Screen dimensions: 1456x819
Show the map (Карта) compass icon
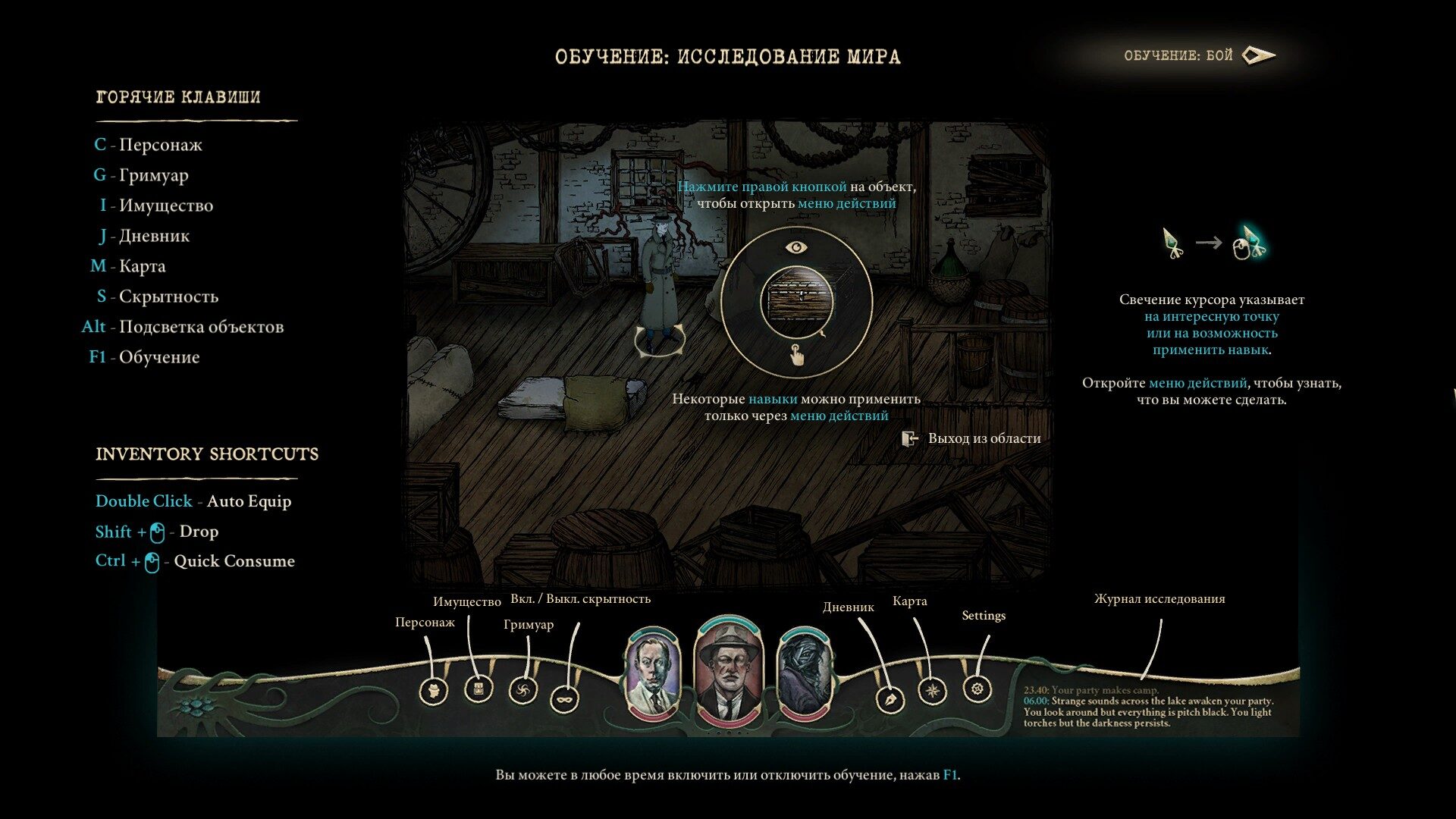point(932,691)
